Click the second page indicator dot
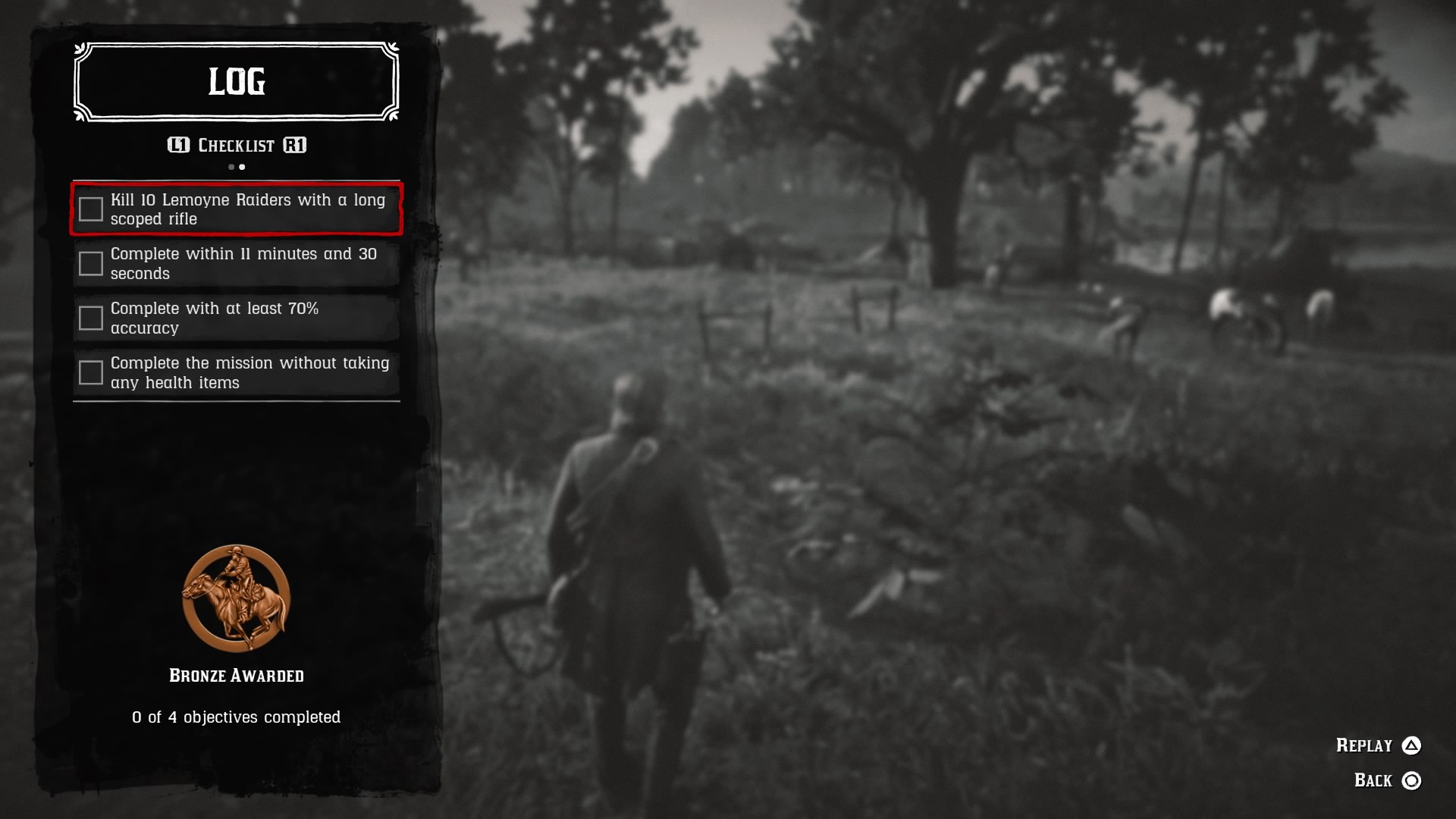The height and width of the screenshot is (819, 1456). (242, 166)
